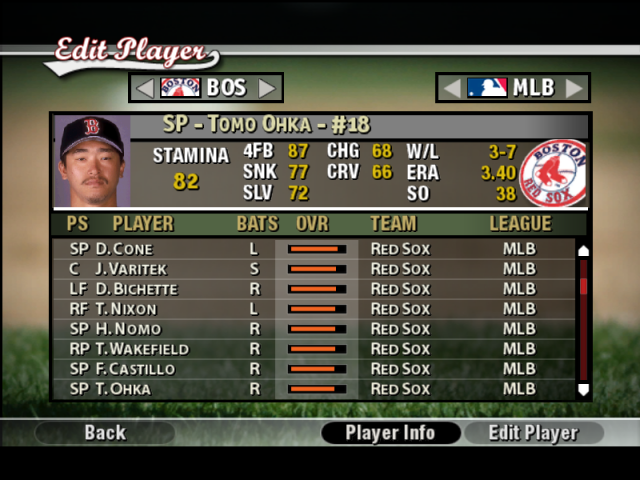640x480 pixels.
Task: Select H. Nomo's row
Action: pyautogui.click(x=310, y=329)
